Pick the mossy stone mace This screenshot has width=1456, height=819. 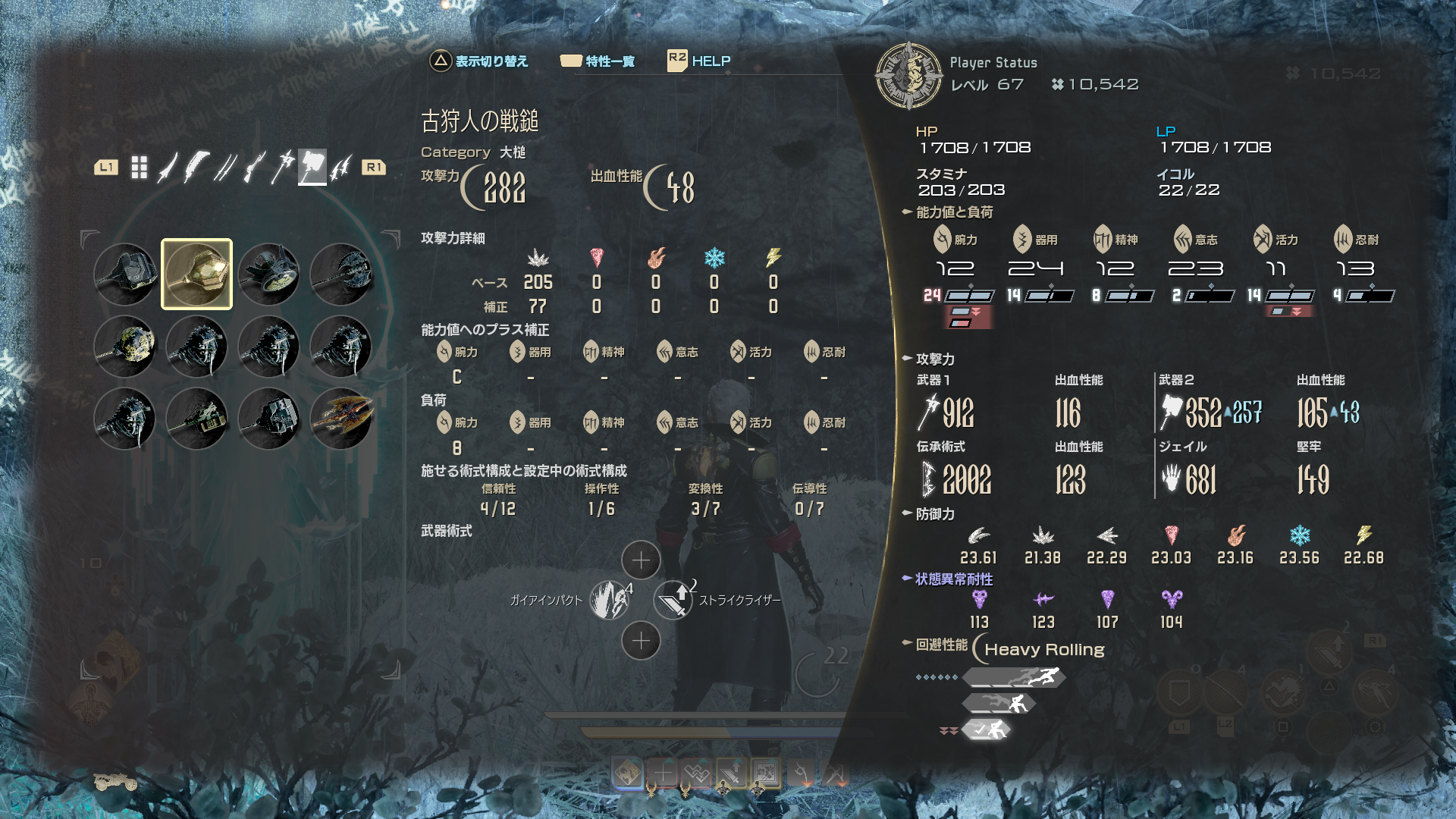[x=124, y=346]
